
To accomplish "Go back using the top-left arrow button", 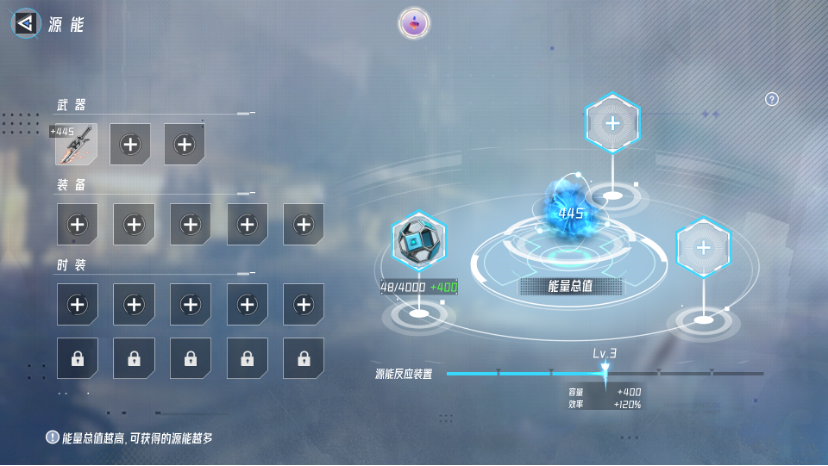I will pyautogui.click(x=27, y=23).
